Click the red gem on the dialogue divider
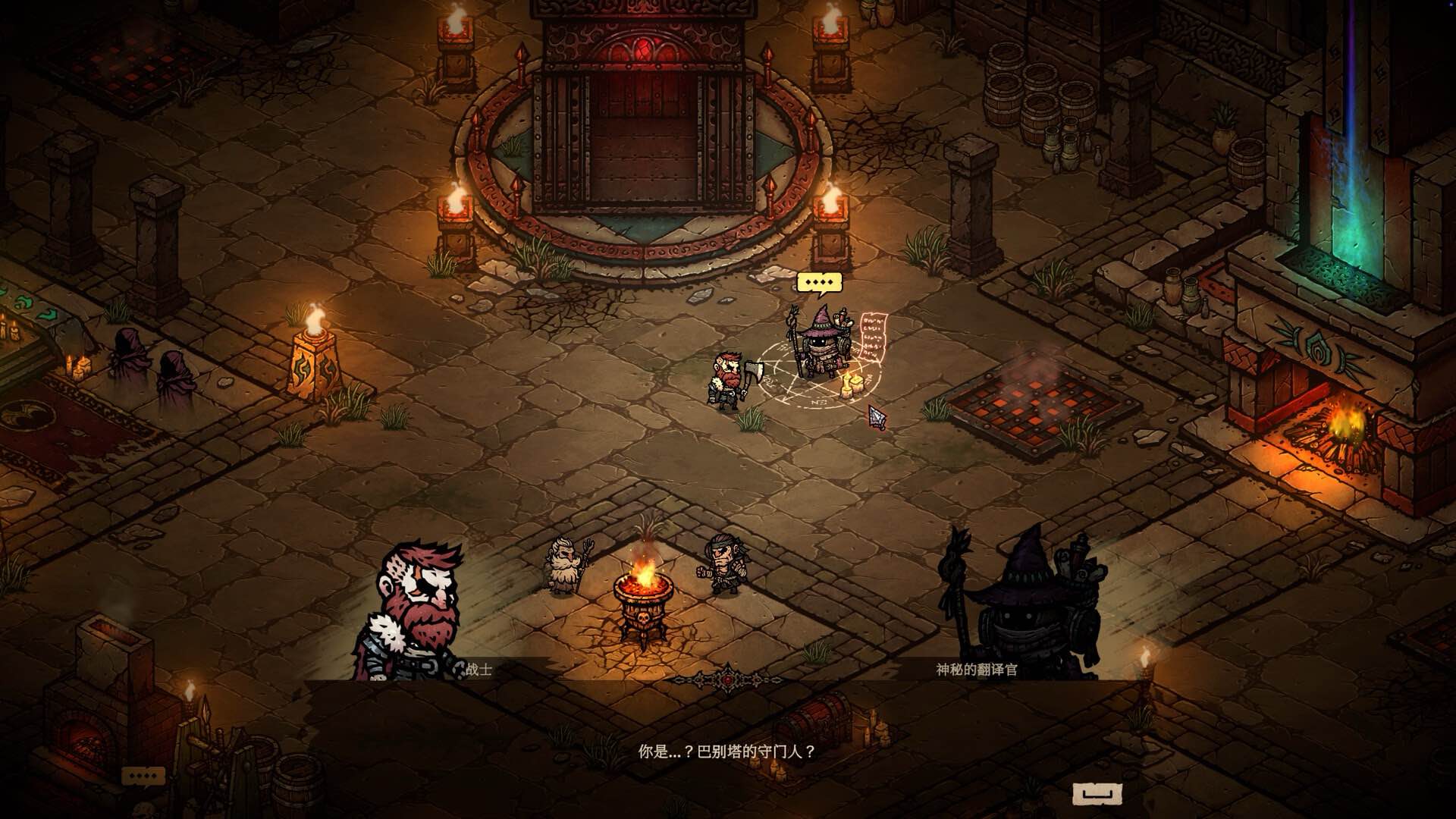1456x819 pixels. (727, 680)
